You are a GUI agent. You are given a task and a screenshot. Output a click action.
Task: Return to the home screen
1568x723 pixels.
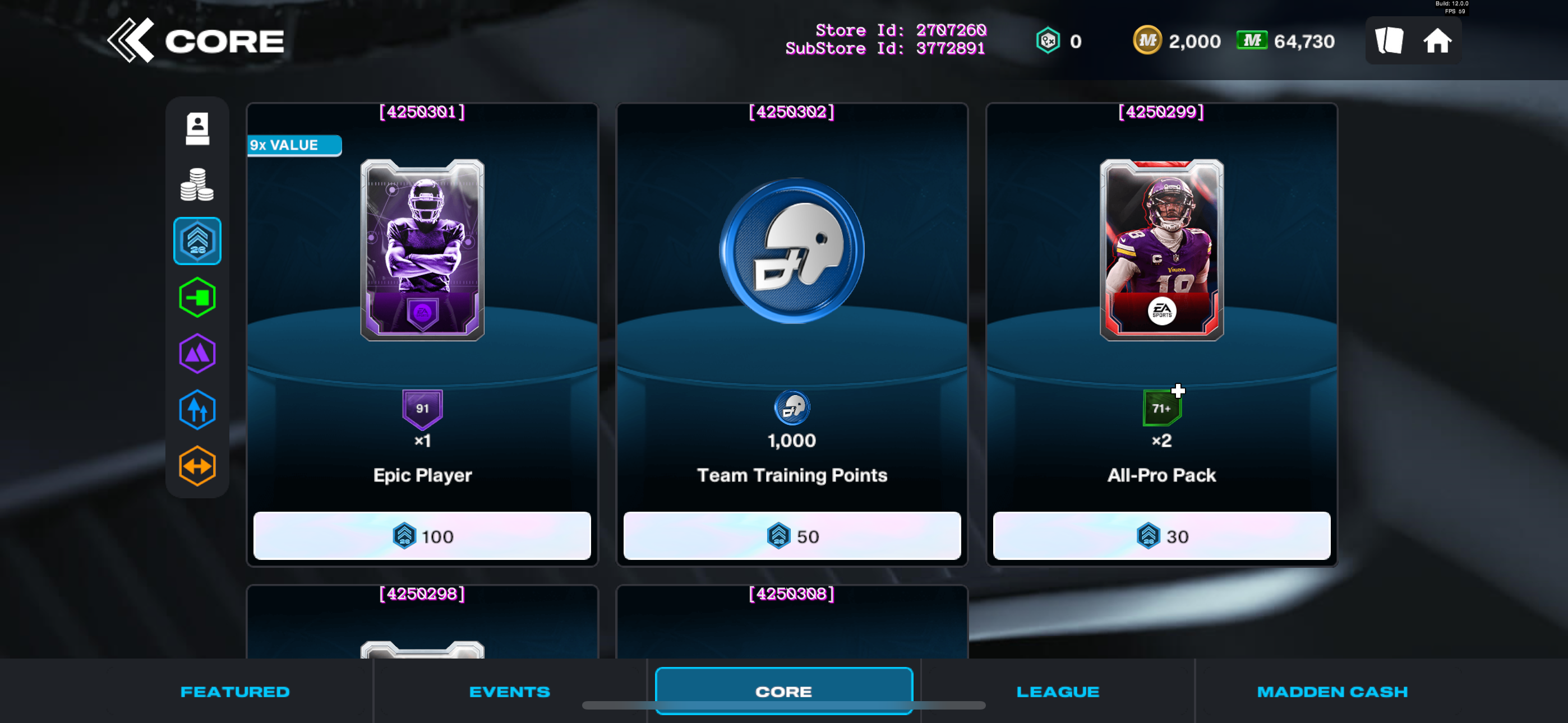[1437, 41]
